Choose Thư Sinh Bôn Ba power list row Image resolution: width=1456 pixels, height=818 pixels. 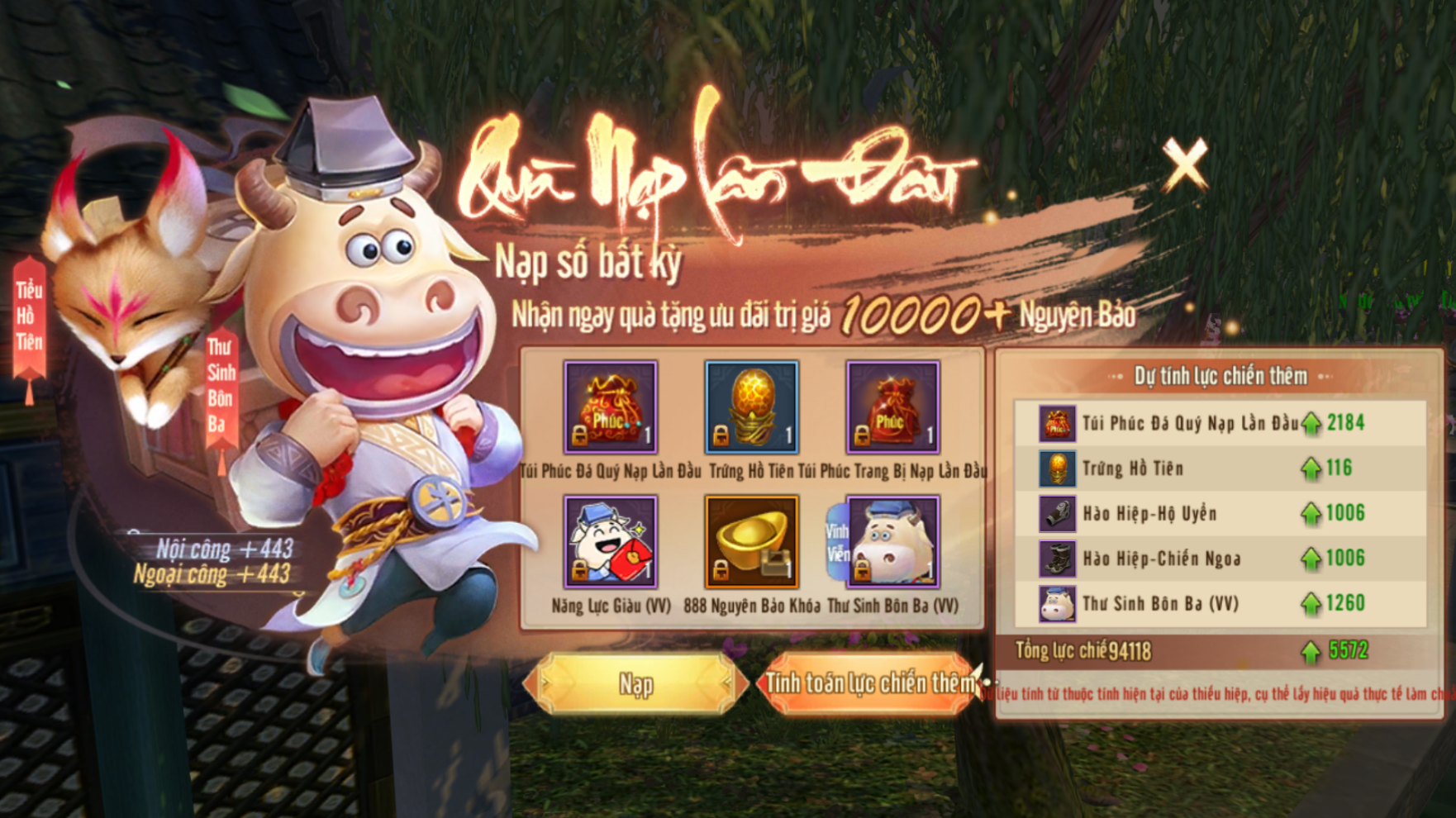(1220, 603)
